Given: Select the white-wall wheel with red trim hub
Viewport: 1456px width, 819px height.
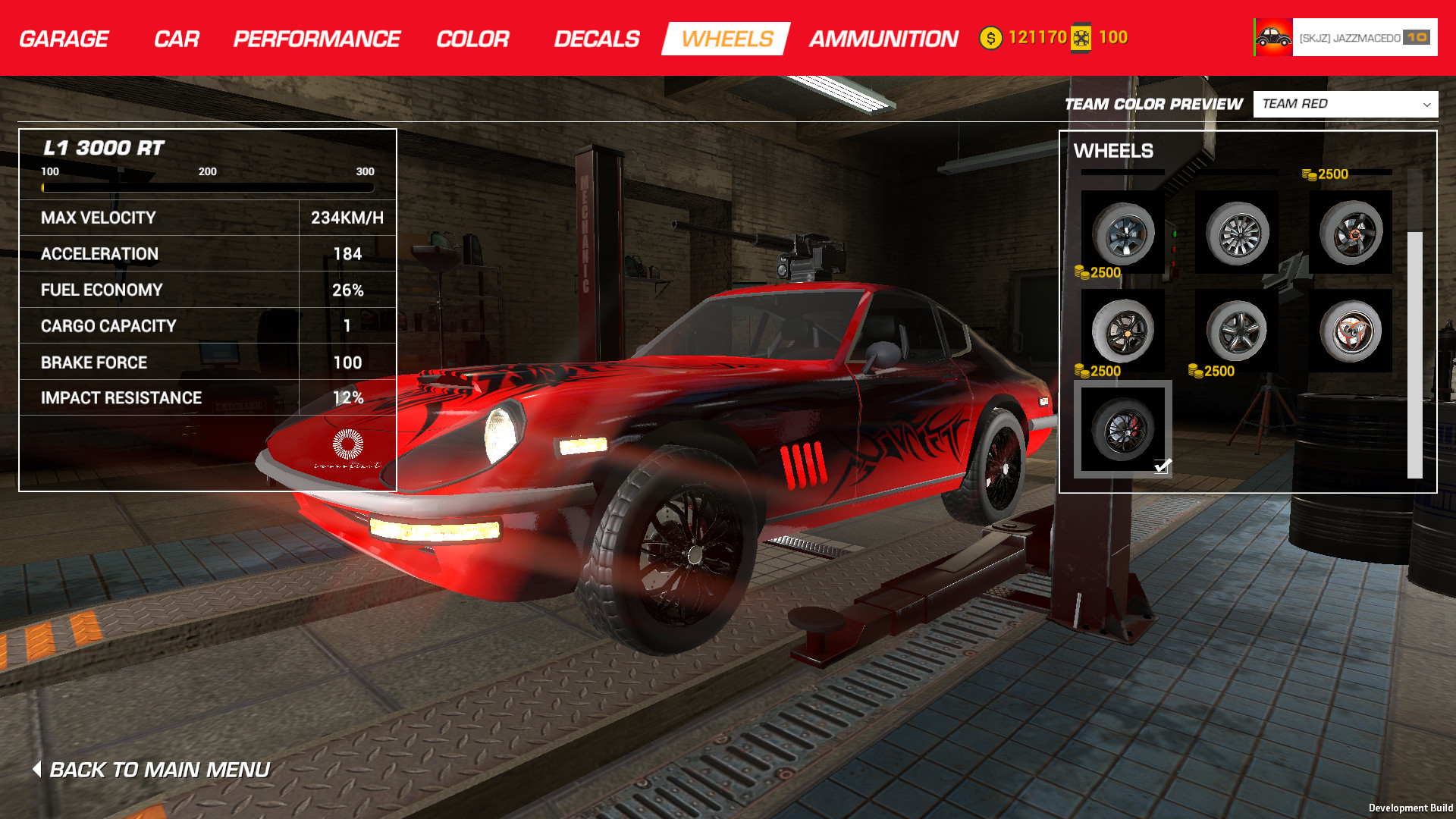Looking at the screenshot, I should (1351, 332).
